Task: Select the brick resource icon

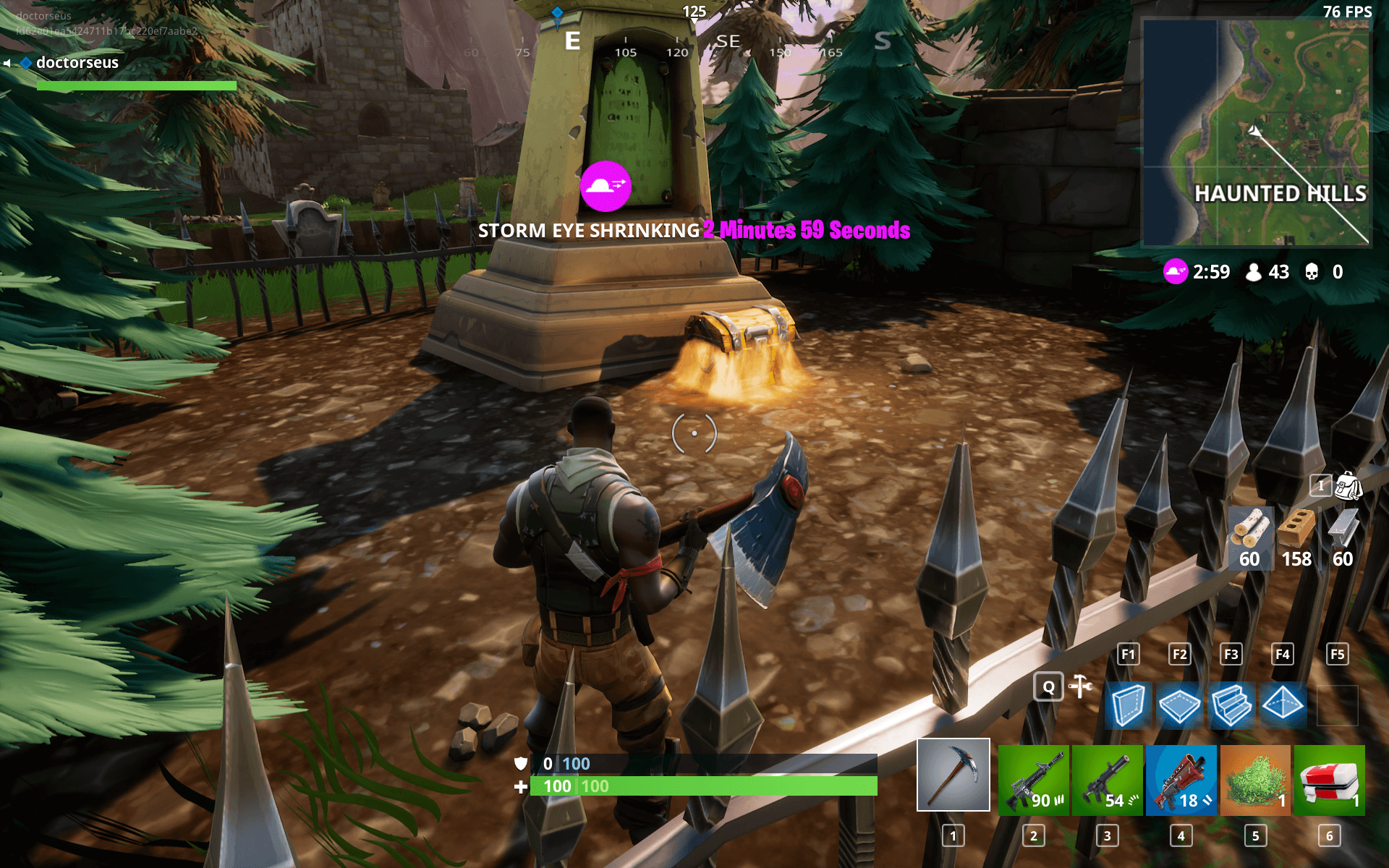Action: (1296, 529)
